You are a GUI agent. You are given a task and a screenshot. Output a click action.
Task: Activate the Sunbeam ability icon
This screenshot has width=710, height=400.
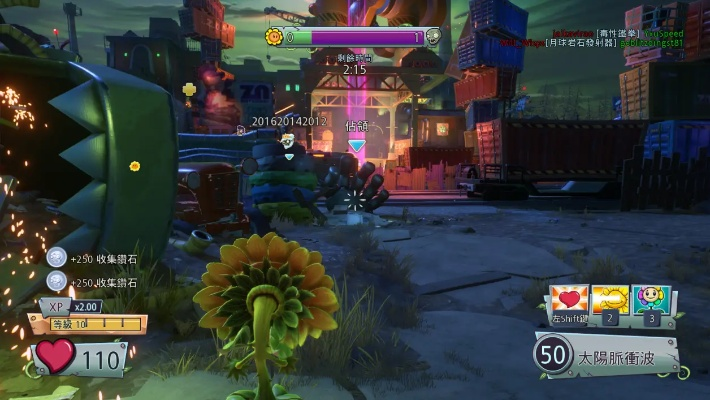608,301
